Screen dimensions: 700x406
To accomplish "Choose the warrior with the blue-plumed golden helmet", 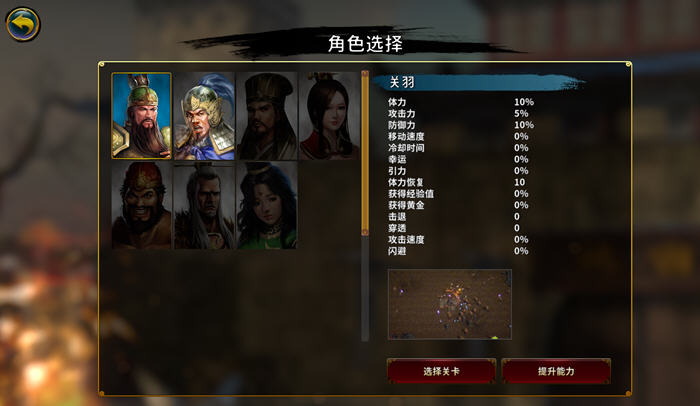I will point(204,116).
